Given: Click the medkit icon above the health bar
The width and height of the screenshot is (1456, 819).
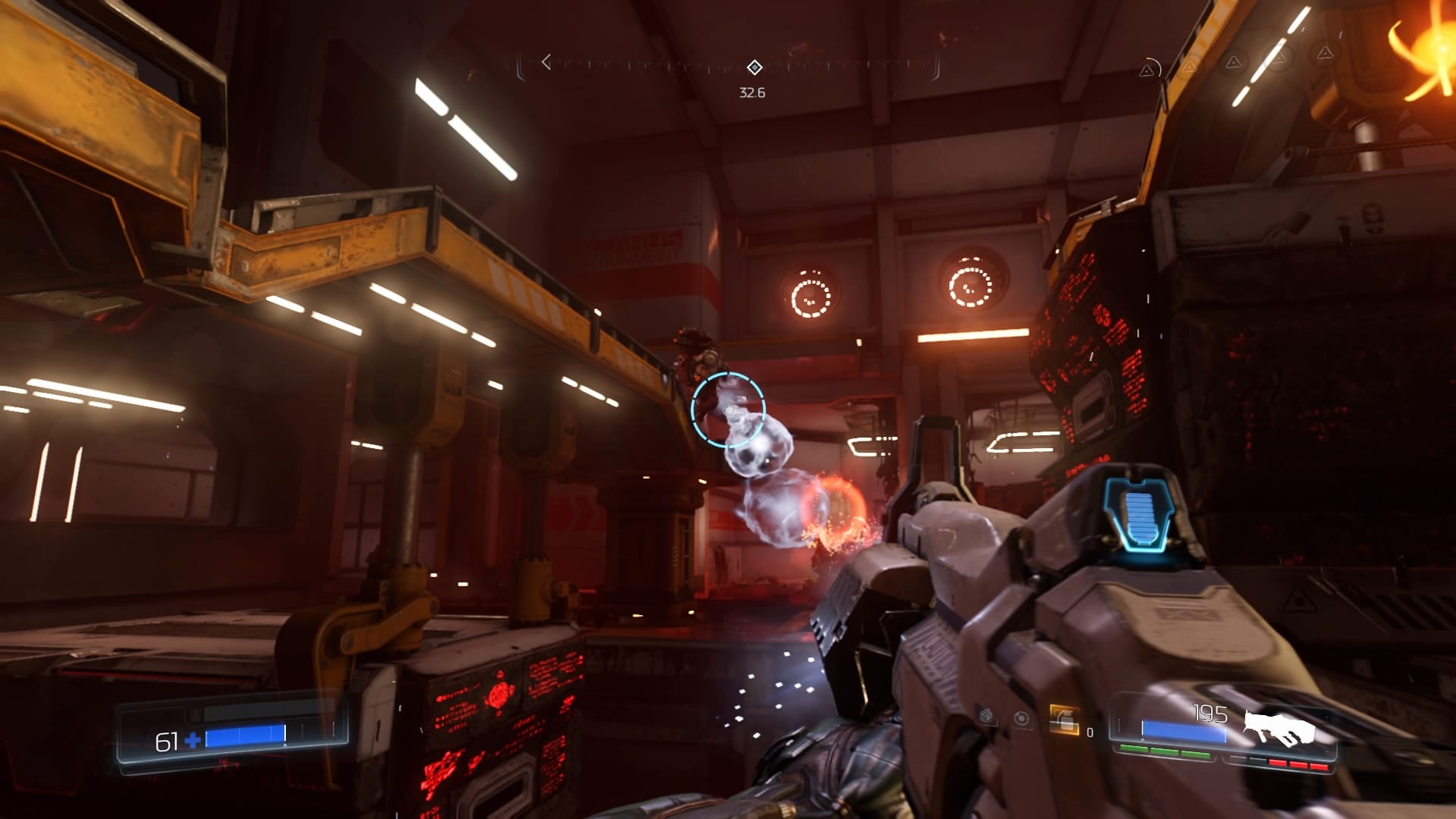Looking at the screenshot, I should (194, 713).
